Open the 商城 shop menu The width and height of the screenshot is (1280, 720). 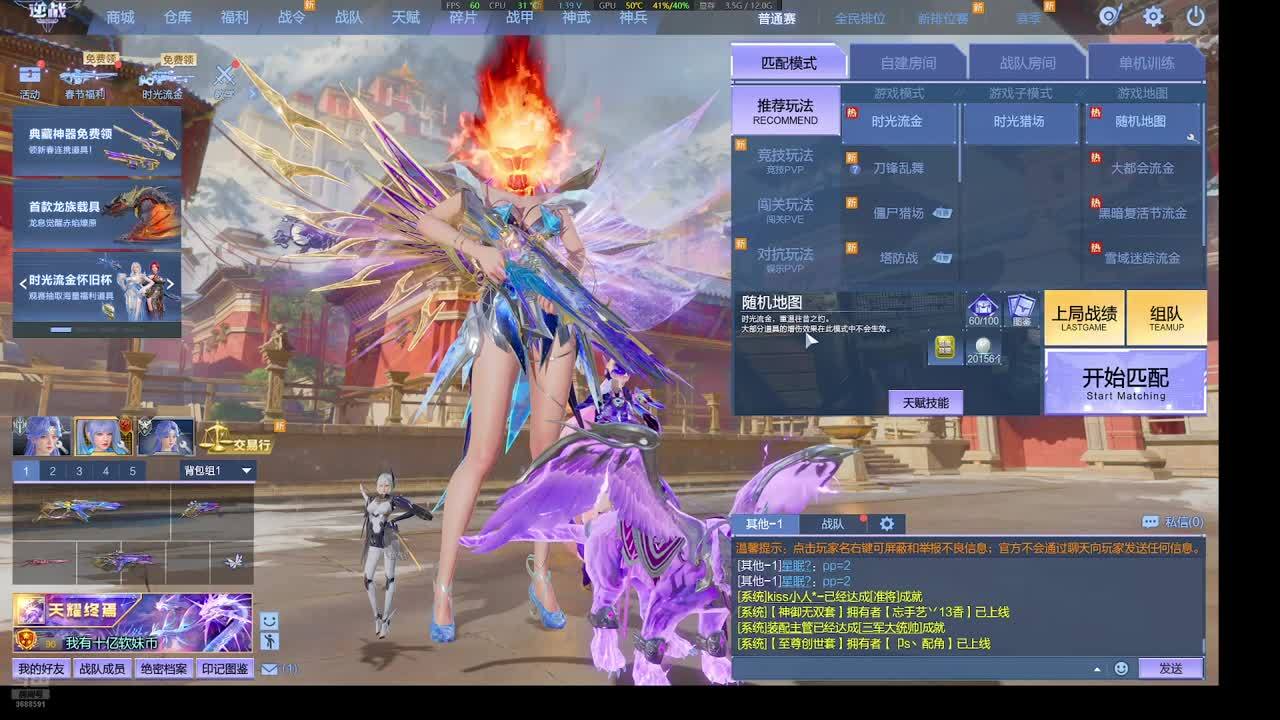[x=120, y=17]
